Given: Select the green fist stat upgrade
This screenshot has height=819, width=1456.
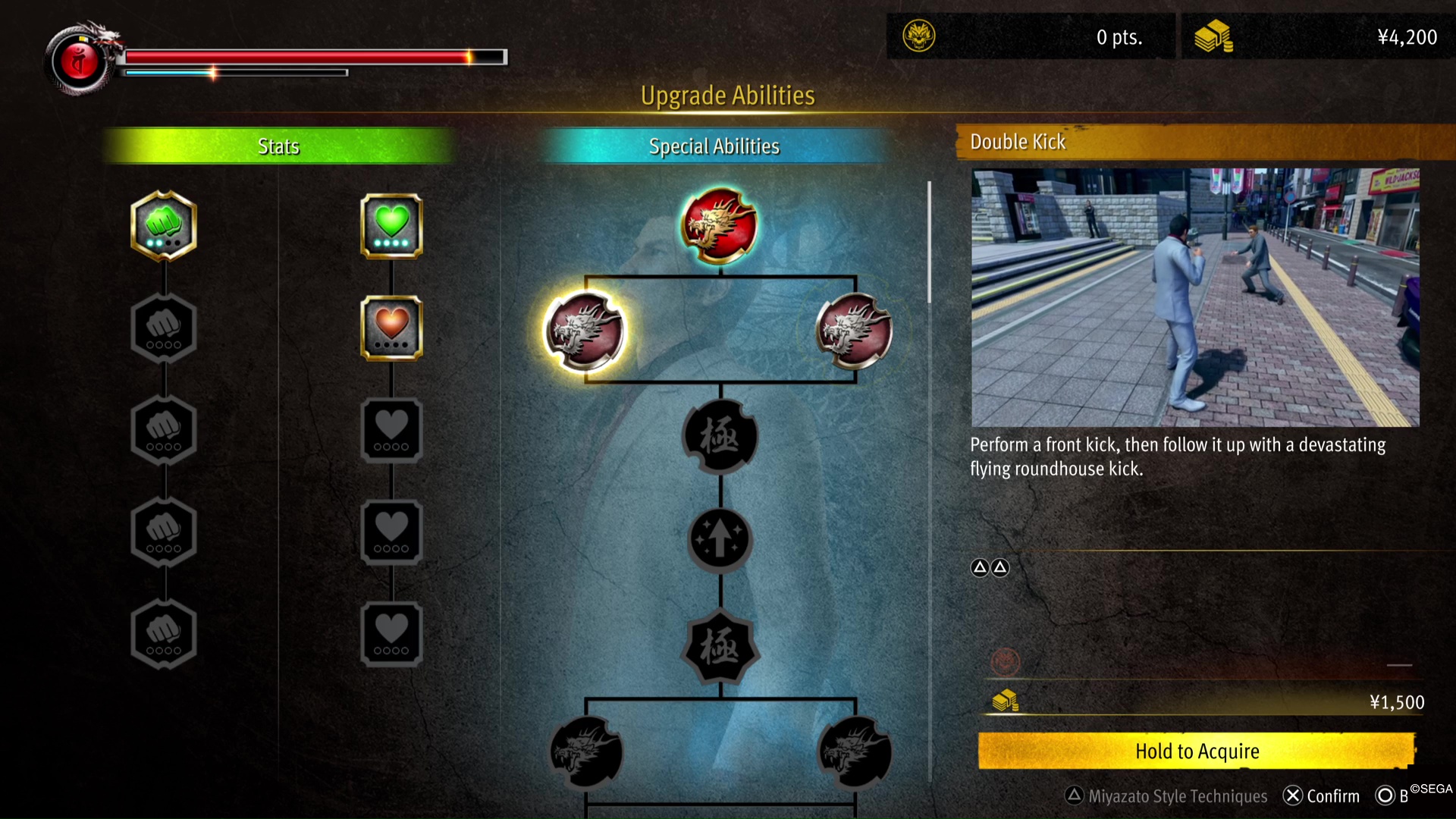Looking at the screenshot, I should [x=164, y=225].
